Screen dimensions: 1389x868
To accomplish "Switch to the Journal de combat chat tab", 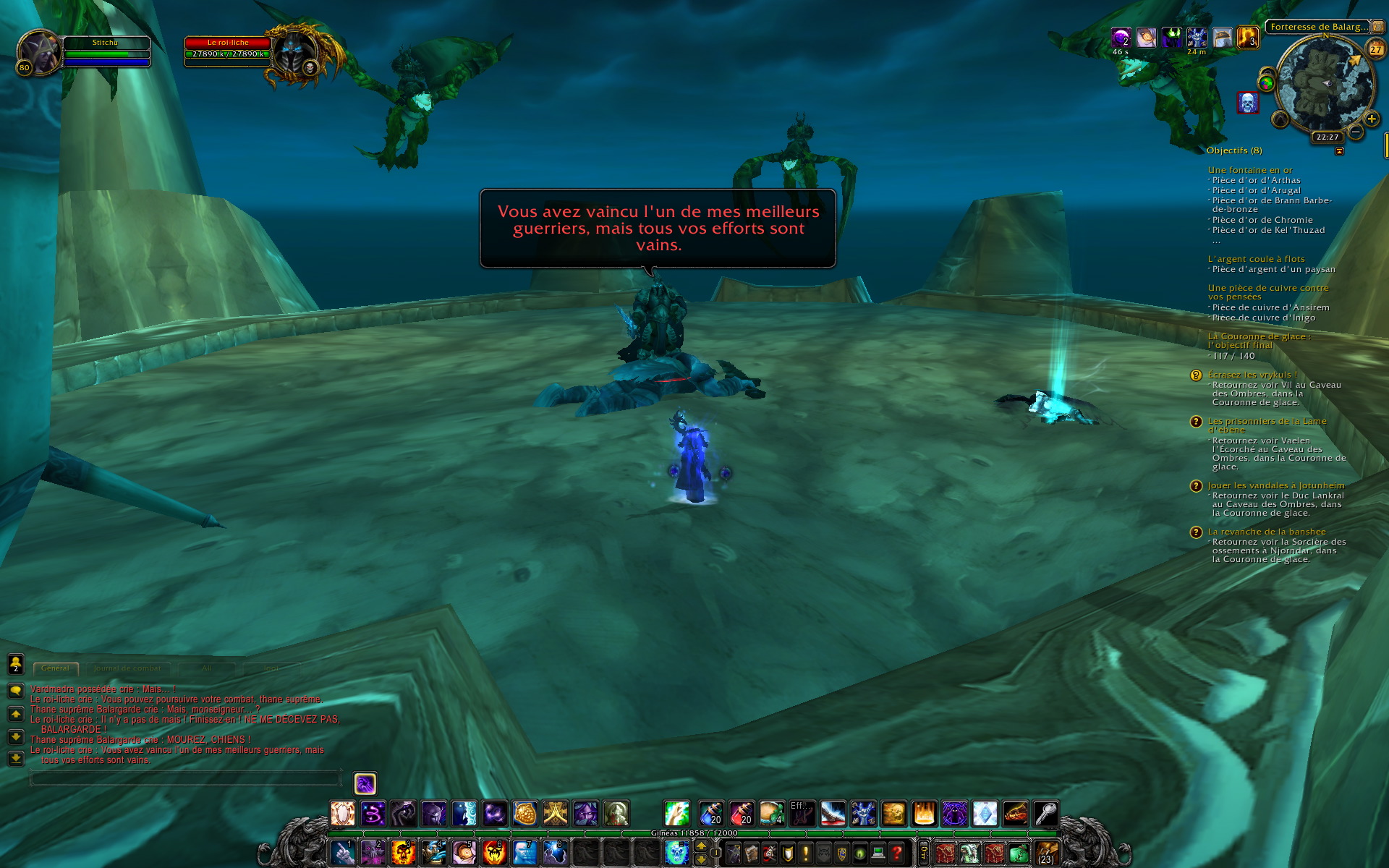I will [x=127, y=668].
